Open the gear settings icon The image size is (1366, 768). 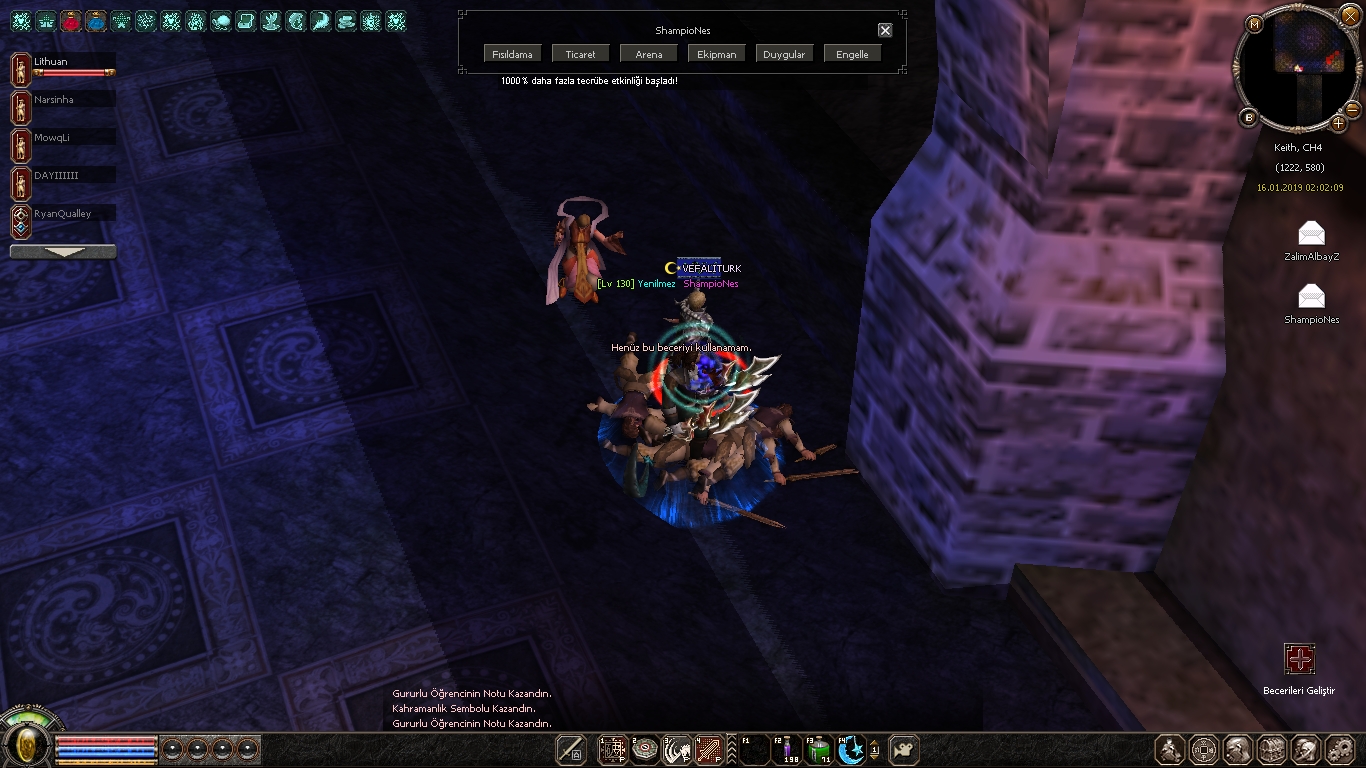coord(1339,750)
